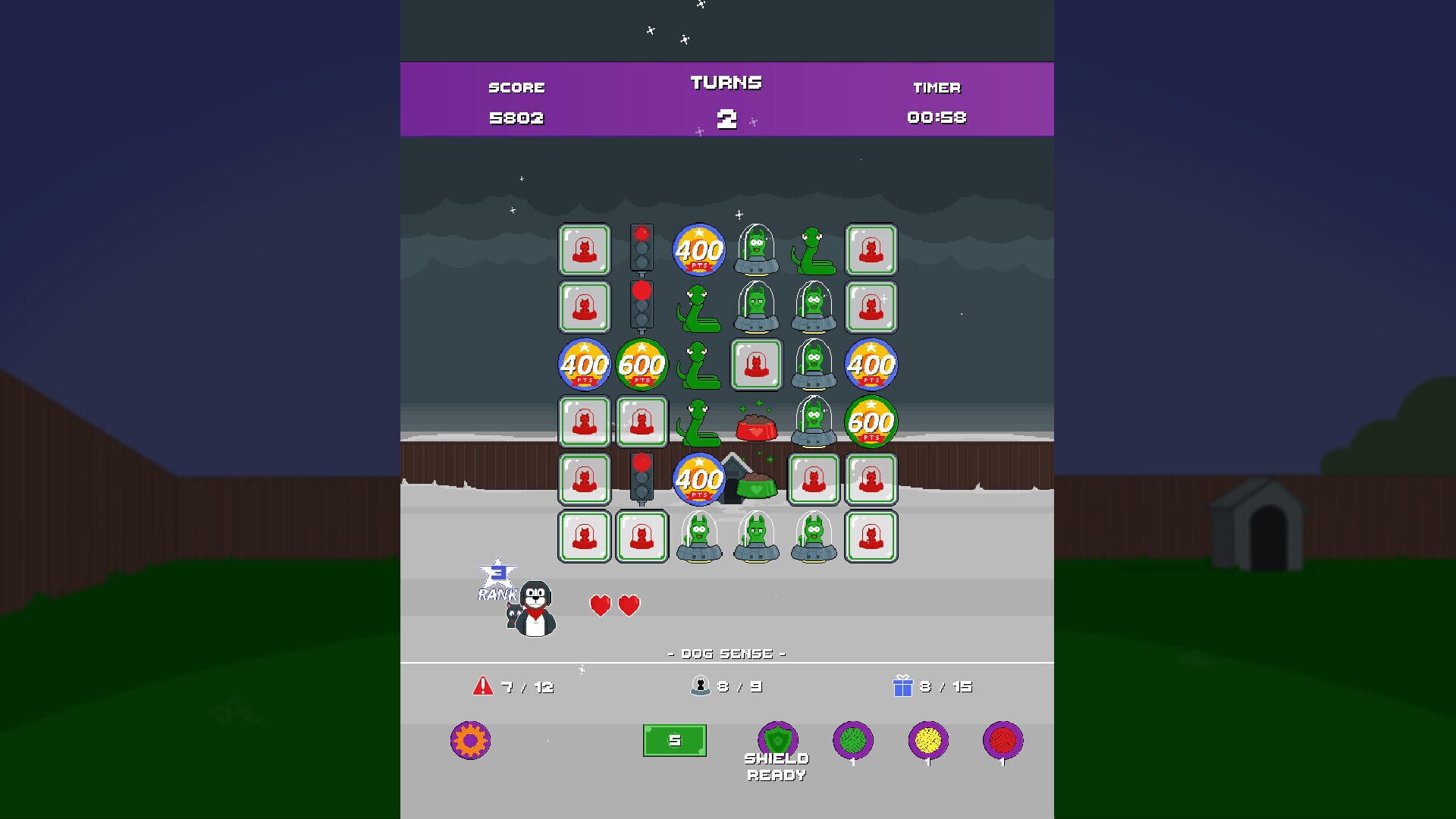Click the $5 money button

[673, 740]
